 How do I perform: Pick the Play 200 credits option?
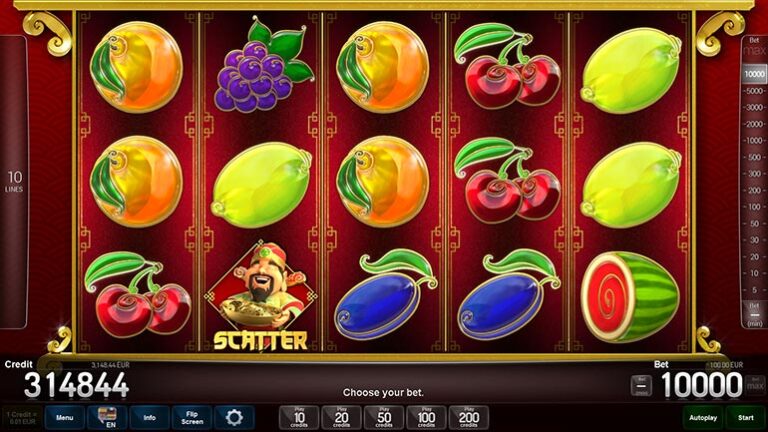(x=469, y=418)
